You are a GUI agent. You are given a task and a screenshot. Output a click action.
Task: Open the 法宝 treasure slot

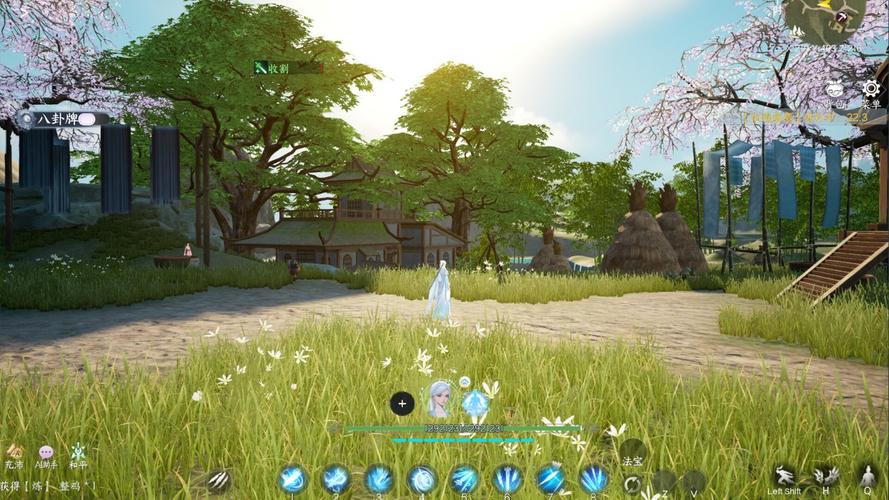click(632, 454)
